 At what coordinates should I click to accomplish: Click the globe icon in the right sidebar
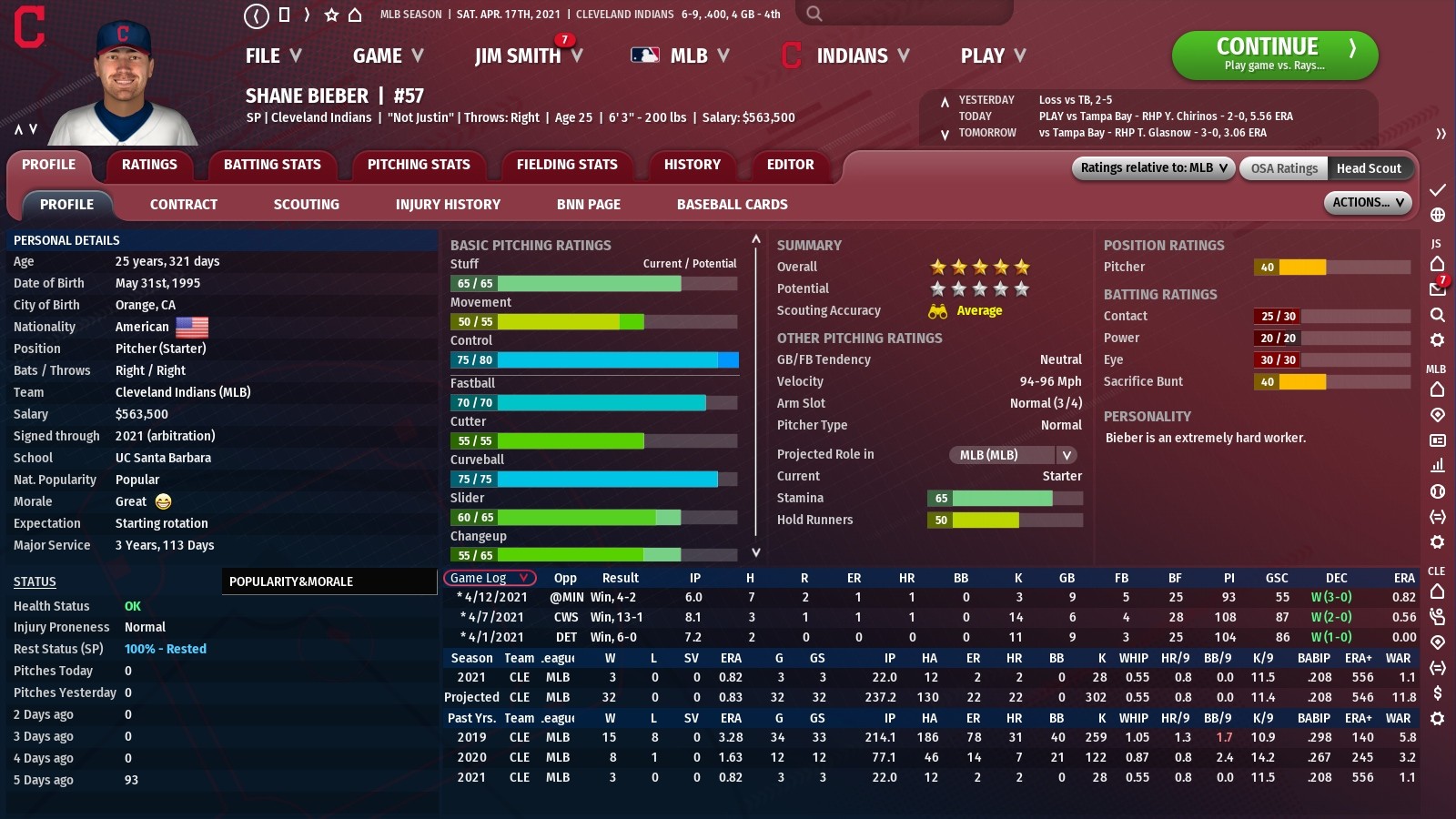pyautogui.click(x=1438, y=216)
